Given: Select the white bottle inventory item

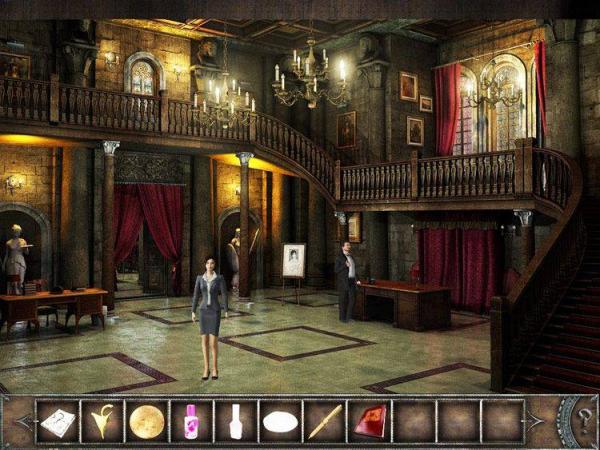Looking at the screenshot, I should point(236,421).
